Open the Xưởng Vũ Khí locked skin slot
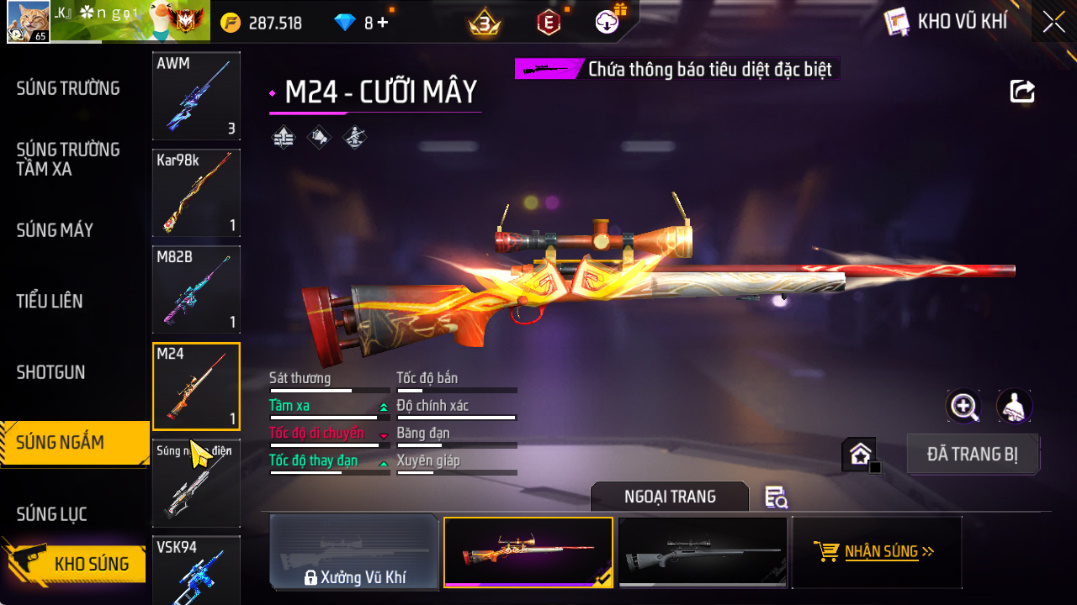1077x605 pixels. 355,552
